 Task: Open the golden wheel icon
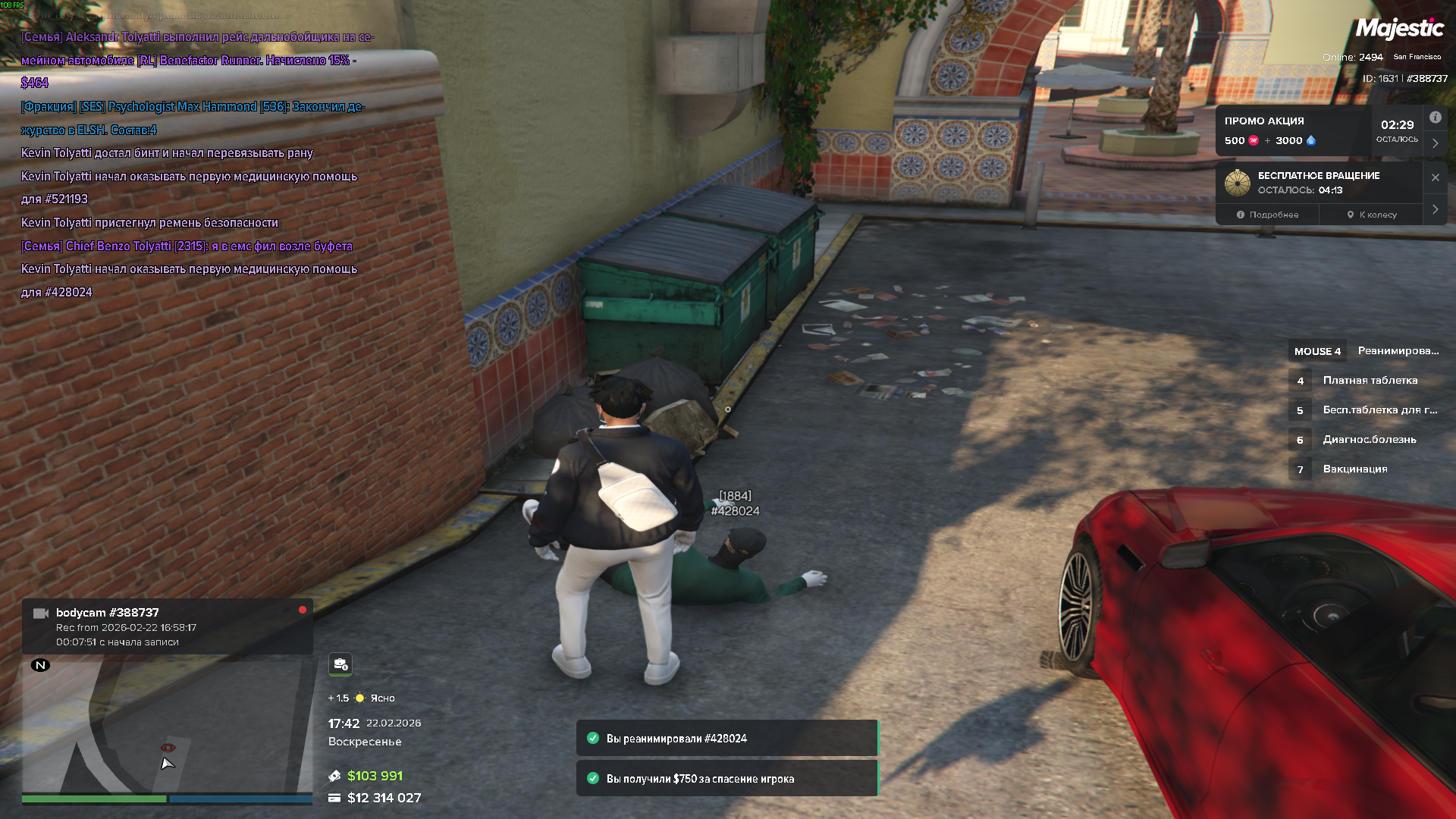[x=1238, y=183]
